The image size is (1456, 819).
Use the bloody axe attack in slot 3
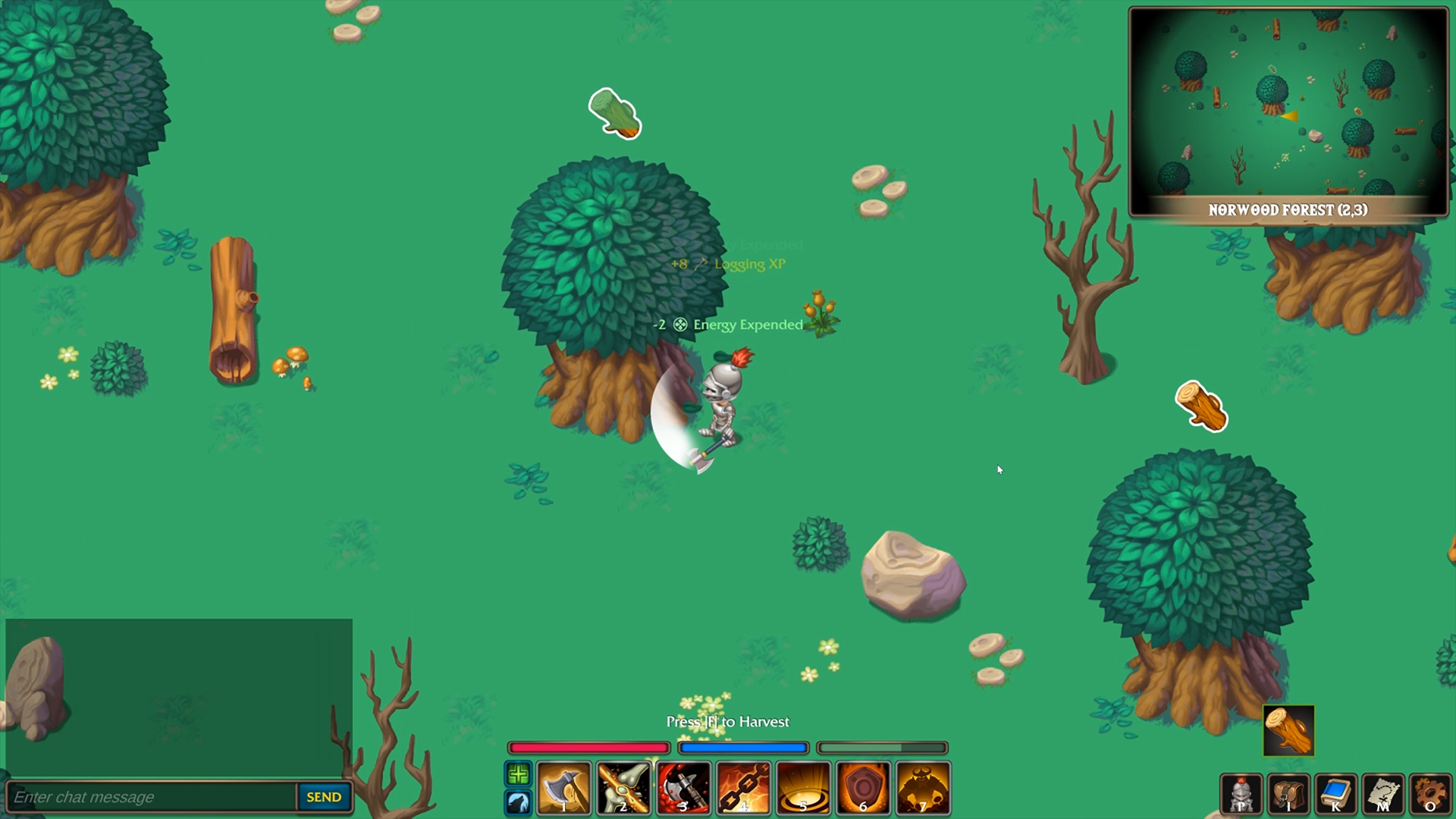click(683, 789)
